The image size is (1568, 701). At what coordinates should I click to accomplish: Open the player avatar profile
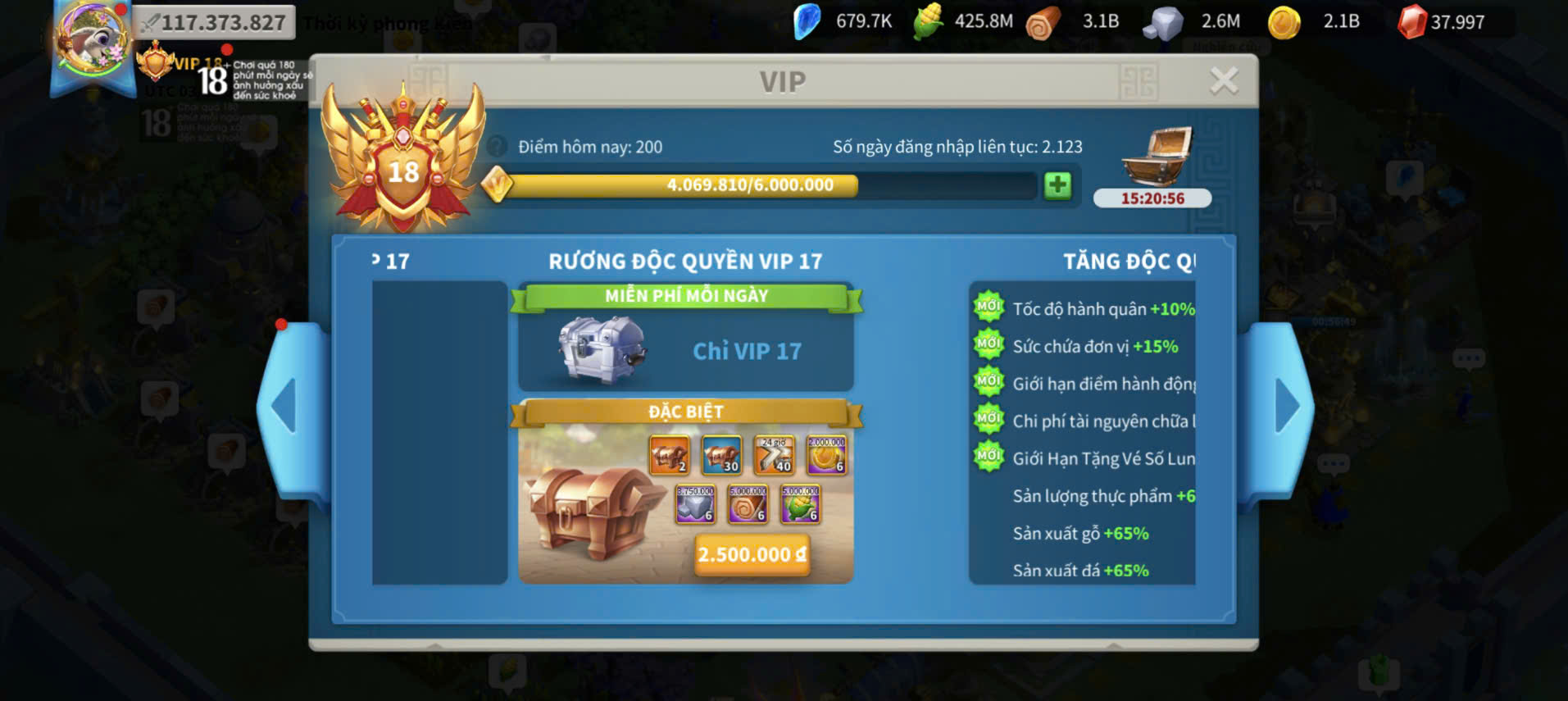coord(91,41)
